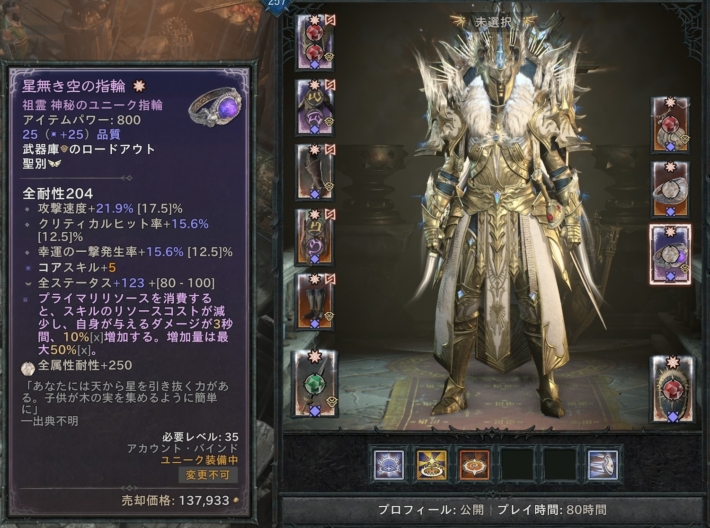Select the leg armor equipment slot

tap(314, 237)
